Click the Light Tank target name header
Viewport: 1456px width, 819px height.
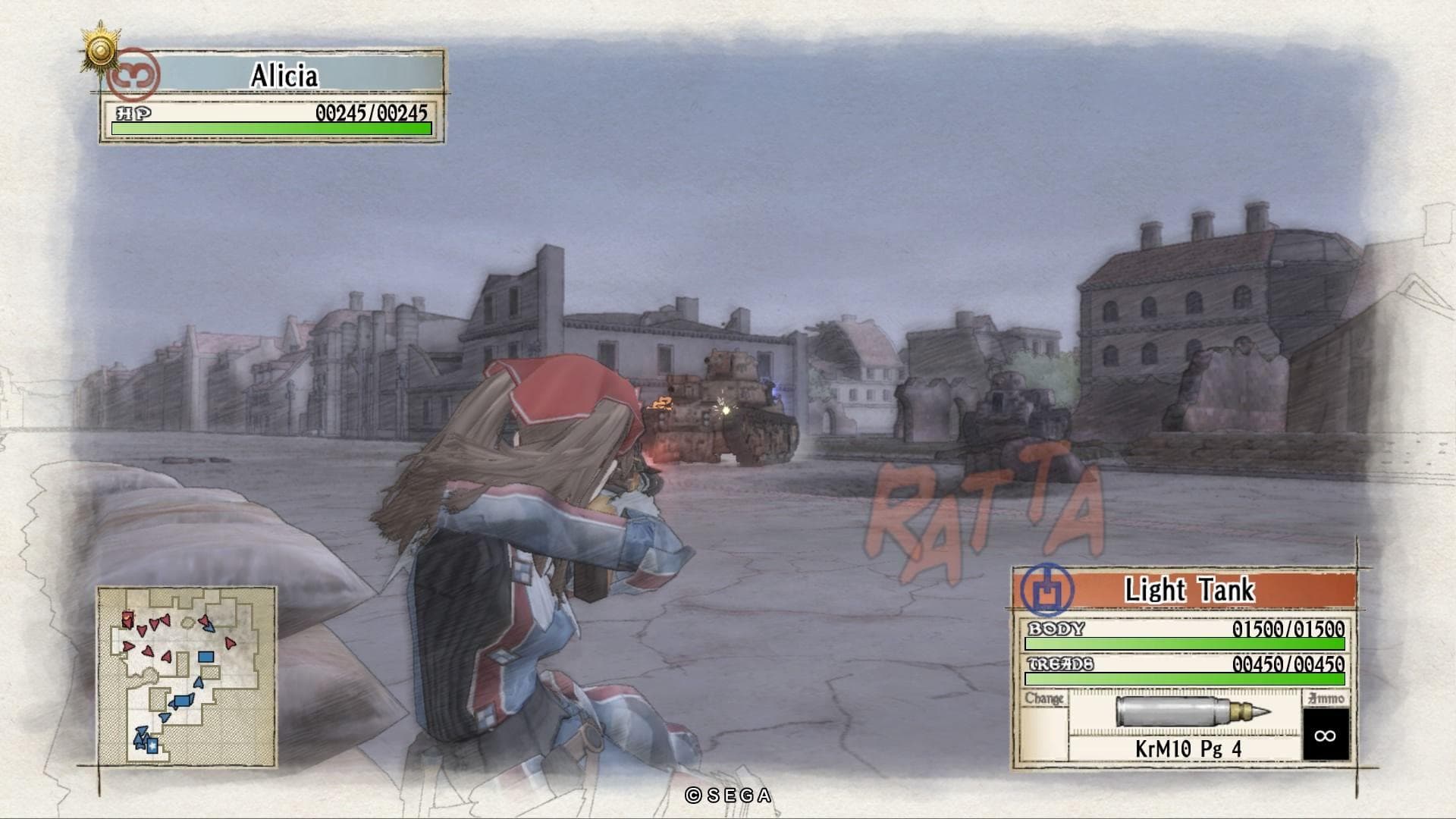coord(1189,590)
